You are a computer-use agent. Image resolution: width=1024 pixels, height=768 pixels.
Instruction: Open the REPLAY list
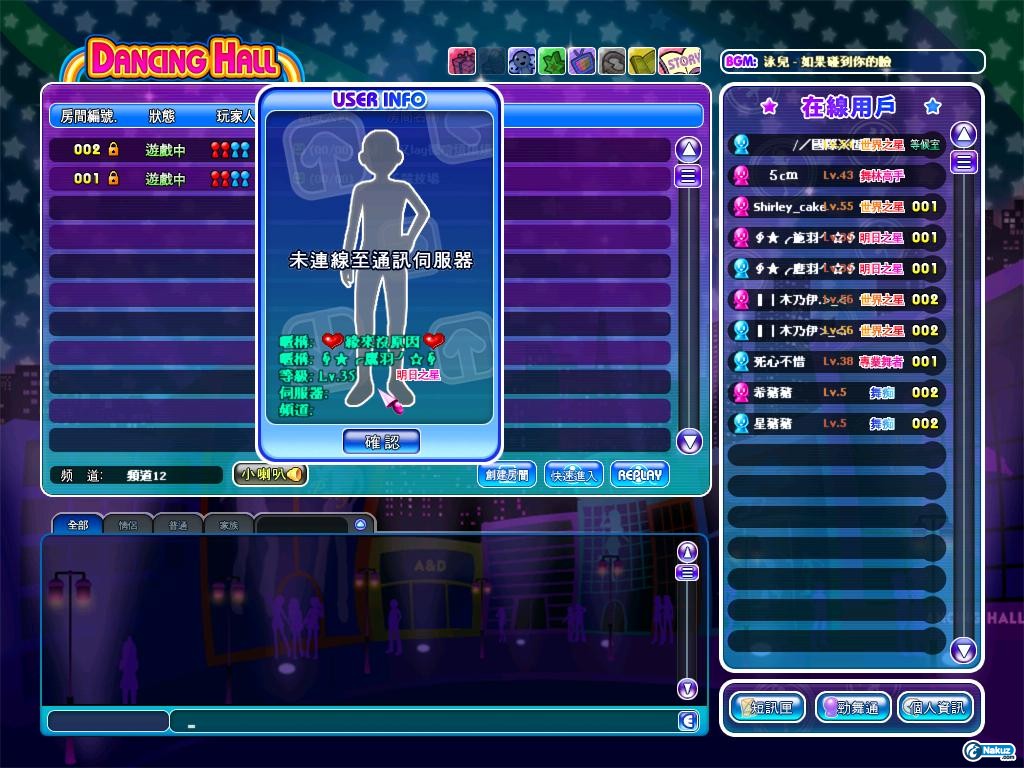pyautogui.click(x=640, y=475)
